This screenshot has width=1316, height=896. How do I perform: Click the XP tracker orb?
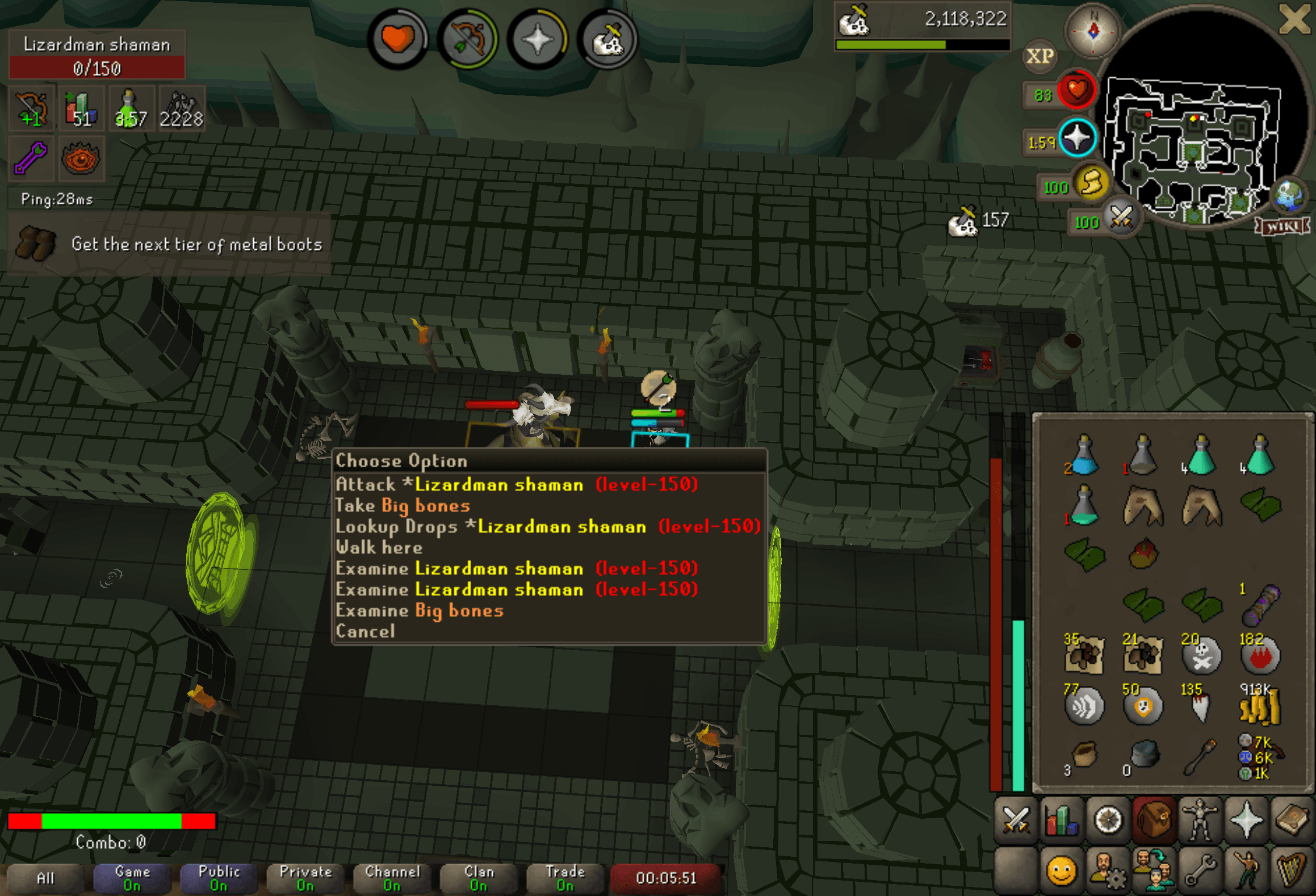coord(1040,56)
